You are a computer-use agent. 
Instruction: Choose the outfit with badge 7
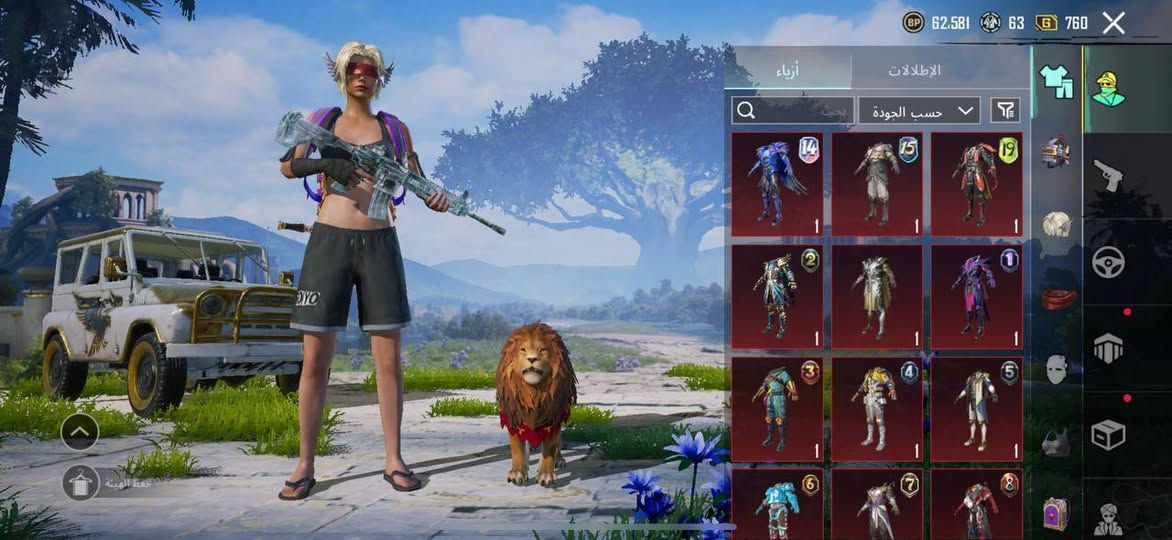pyautogui.click(x=877, y=504)
